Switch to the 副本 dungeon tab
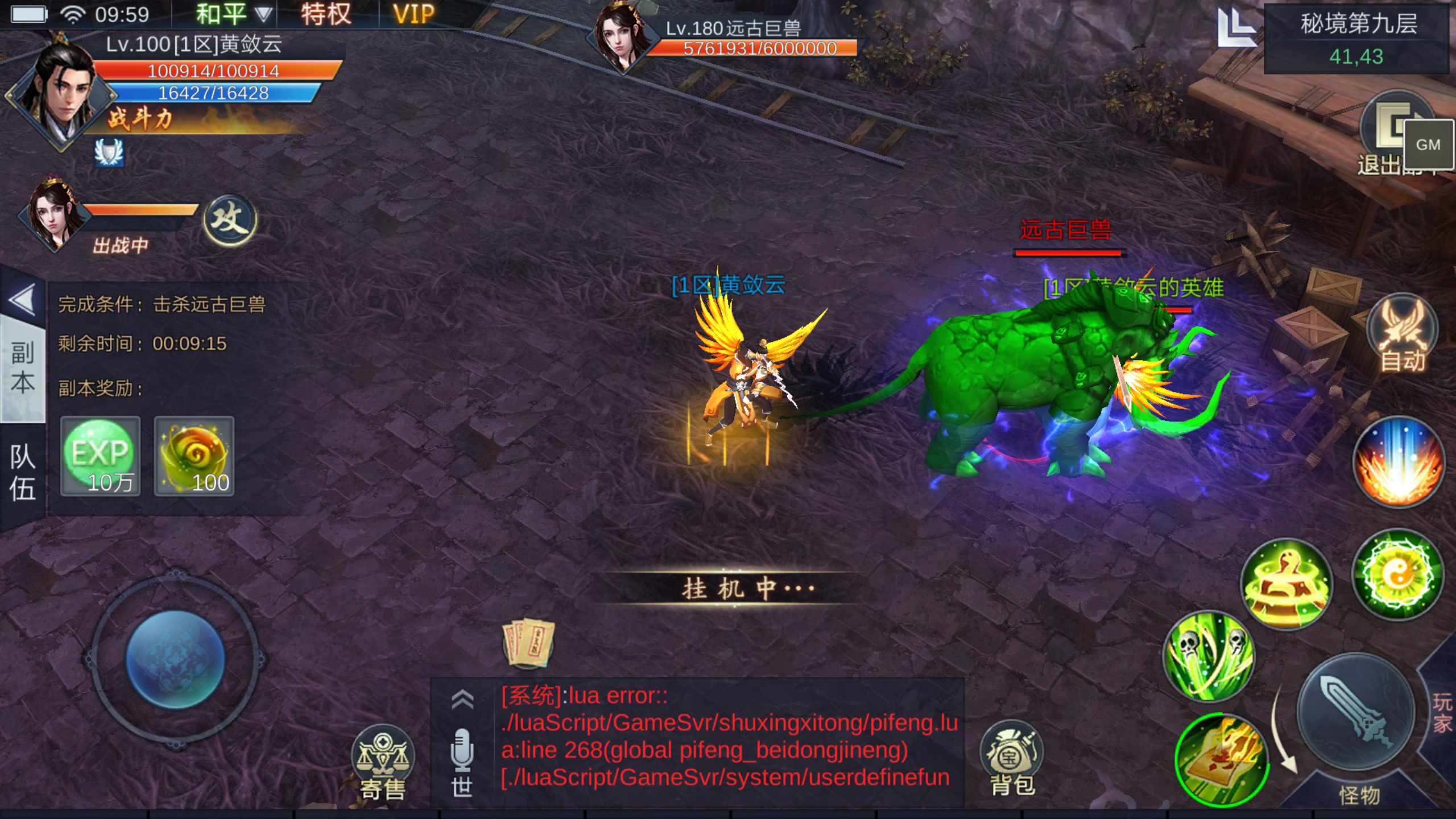1456x819 pixels. click(x=23, y=368)
